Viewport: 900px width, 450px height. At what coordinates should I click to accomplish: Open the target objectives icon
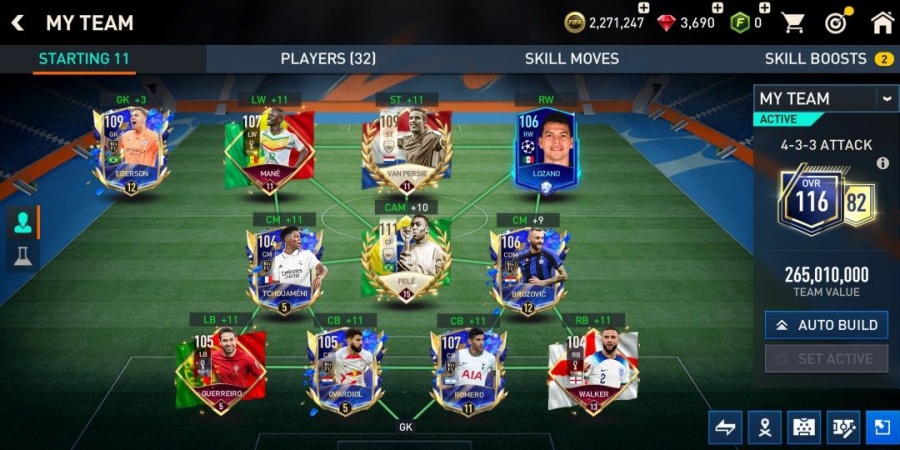(x=836, y=22)
